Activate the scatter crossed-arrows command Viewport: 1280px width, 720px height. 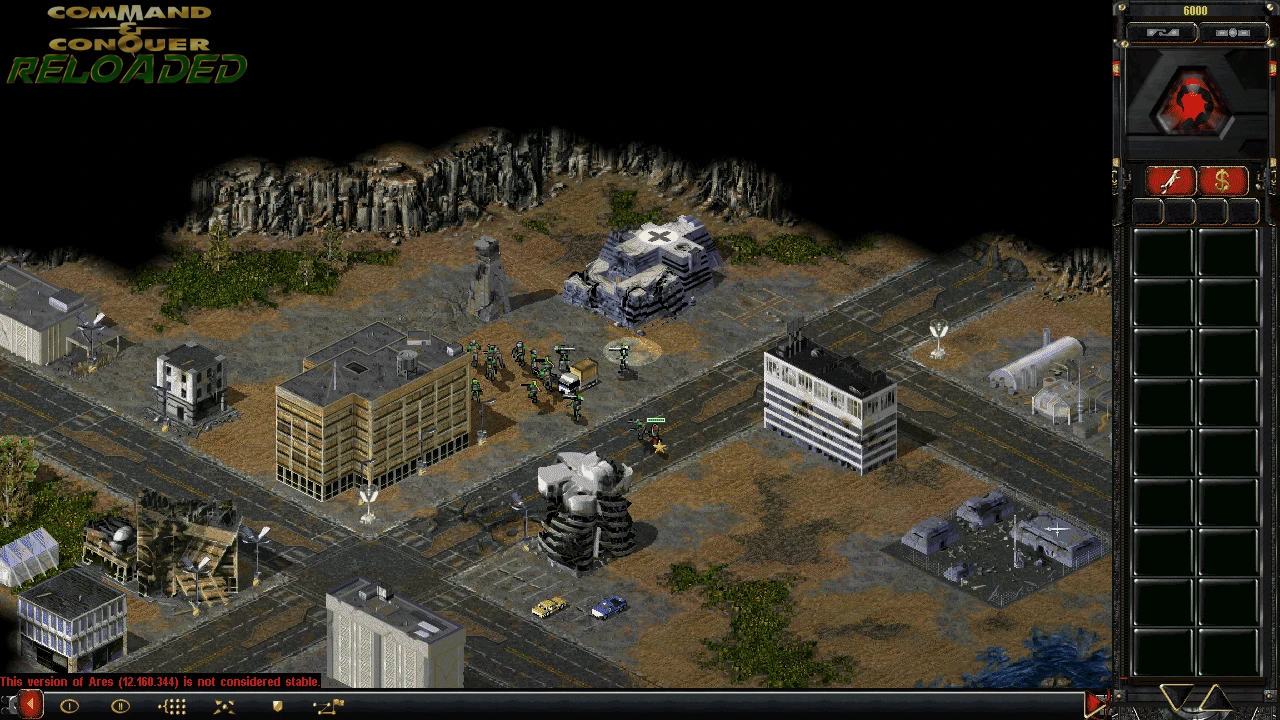224,706
